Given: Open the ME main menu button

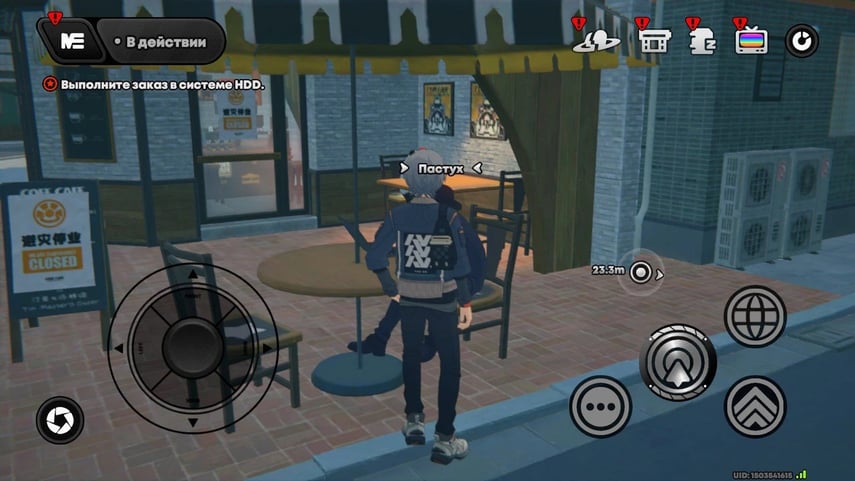Looking at the screenshot, I should [x=71, y=41].
